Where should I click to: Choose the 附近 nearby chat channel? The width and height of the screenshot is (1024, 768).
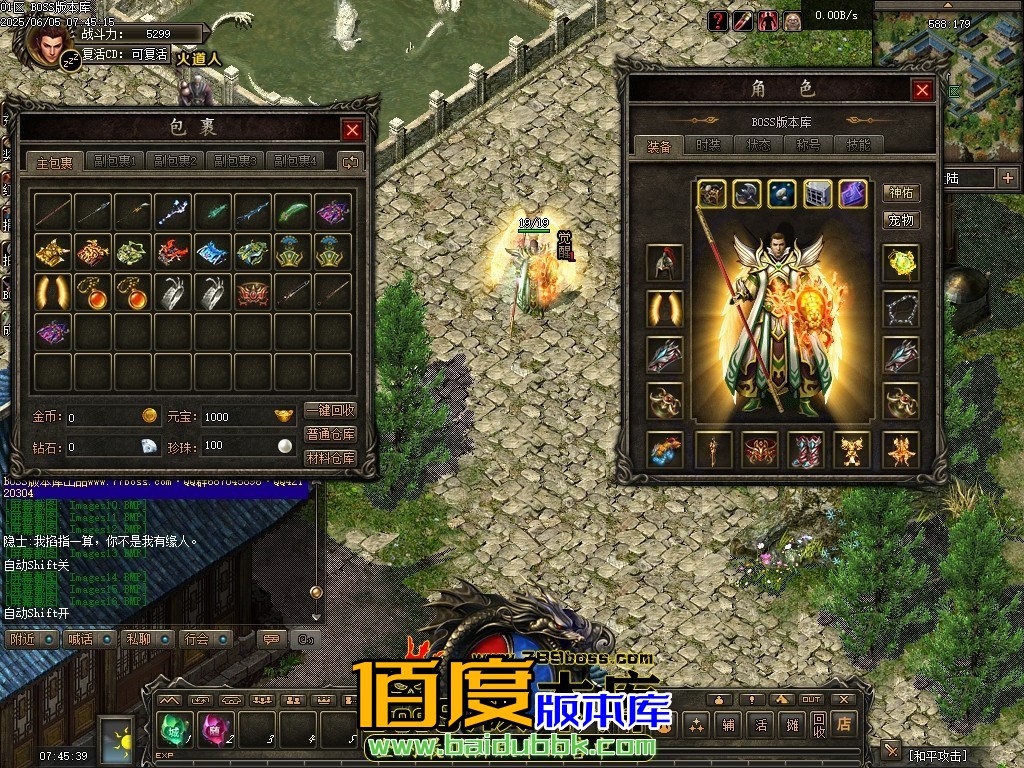(32, 639)
